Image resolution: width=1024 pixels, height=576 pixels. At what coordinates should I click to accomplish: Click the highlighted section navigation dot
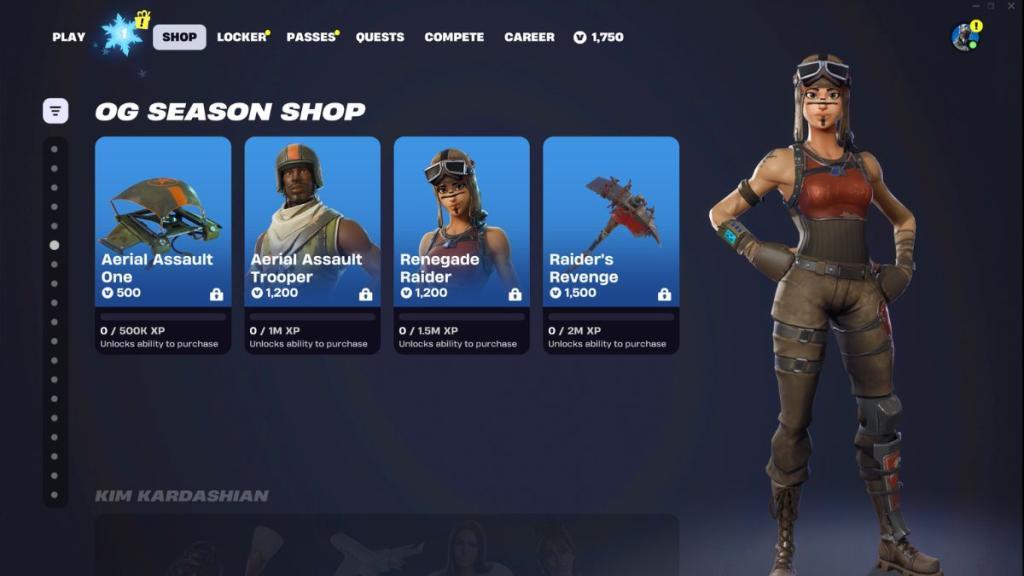(54, 245)
